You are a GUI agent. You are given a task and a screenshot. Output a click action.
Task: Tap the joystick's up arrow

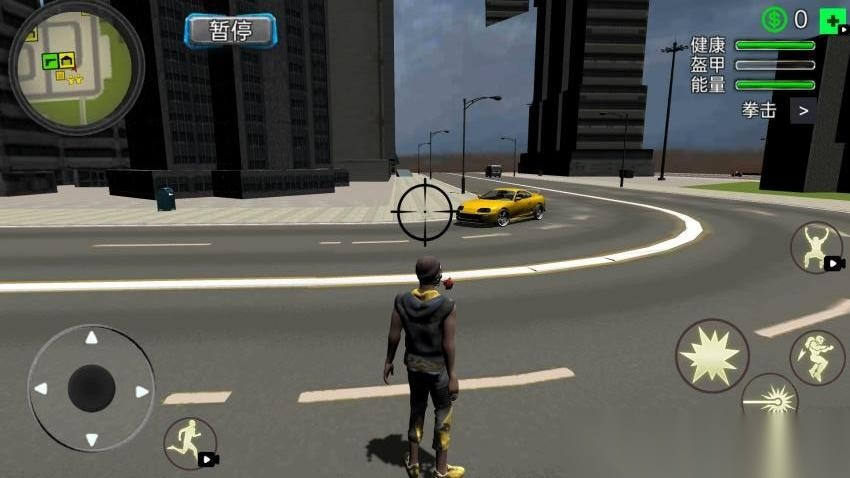(91, 338)
